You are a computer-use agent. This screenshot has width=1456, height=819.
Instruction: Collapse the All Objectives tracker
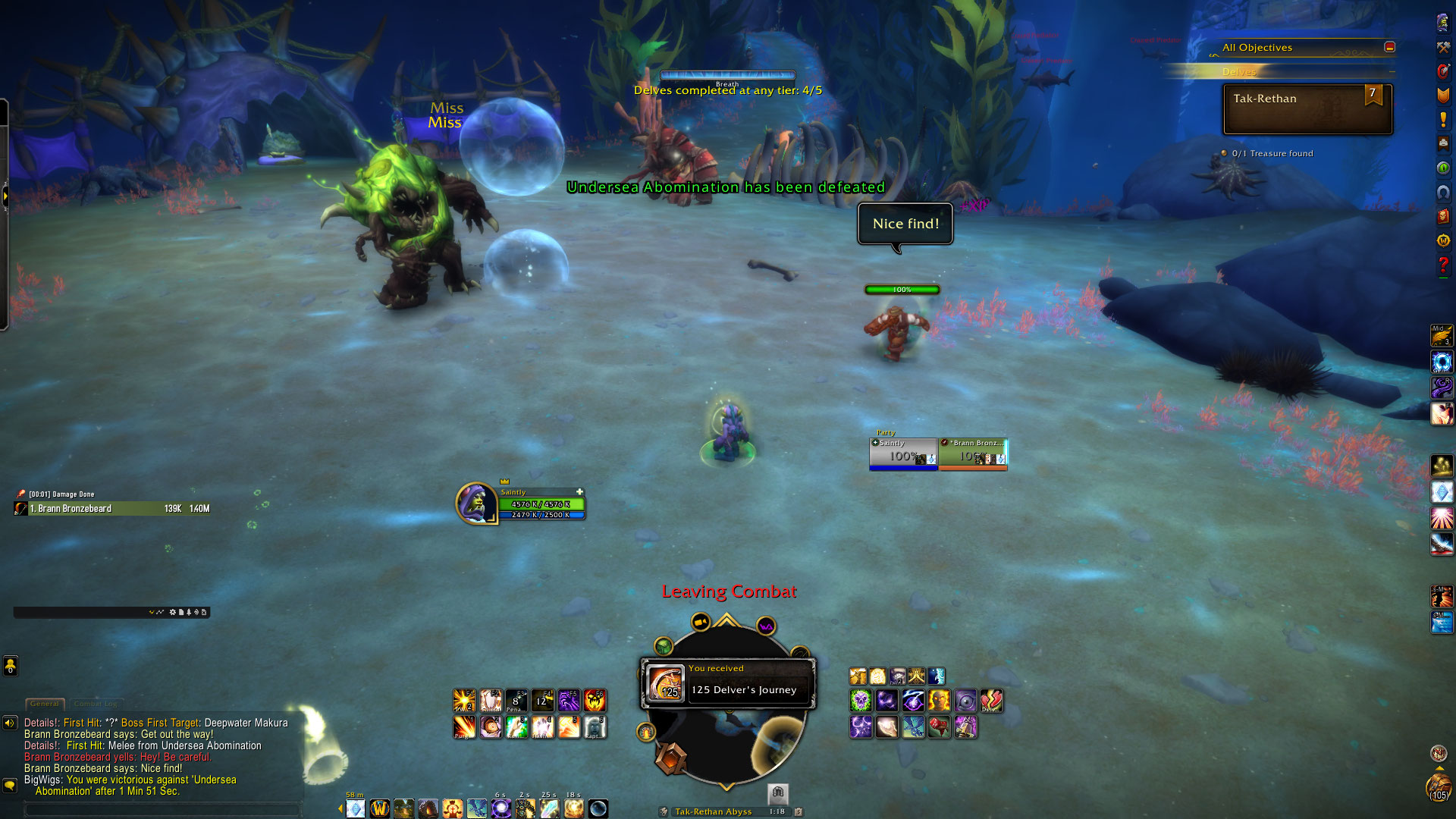pyautogui.click(x=1389, y=47)
